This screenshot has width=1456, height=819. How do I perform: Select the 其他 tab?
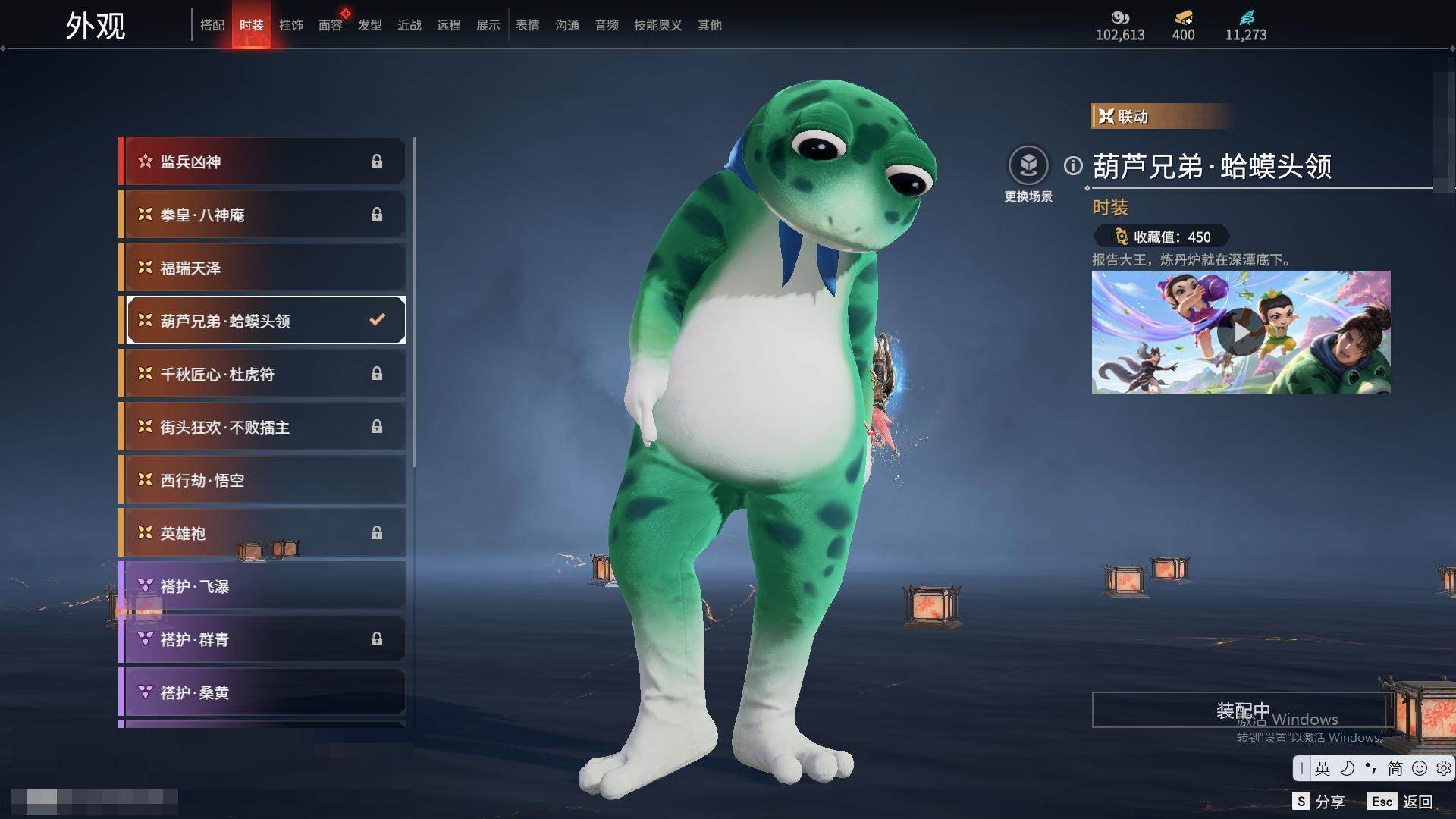pyautogui.click(x=710, y=26)
